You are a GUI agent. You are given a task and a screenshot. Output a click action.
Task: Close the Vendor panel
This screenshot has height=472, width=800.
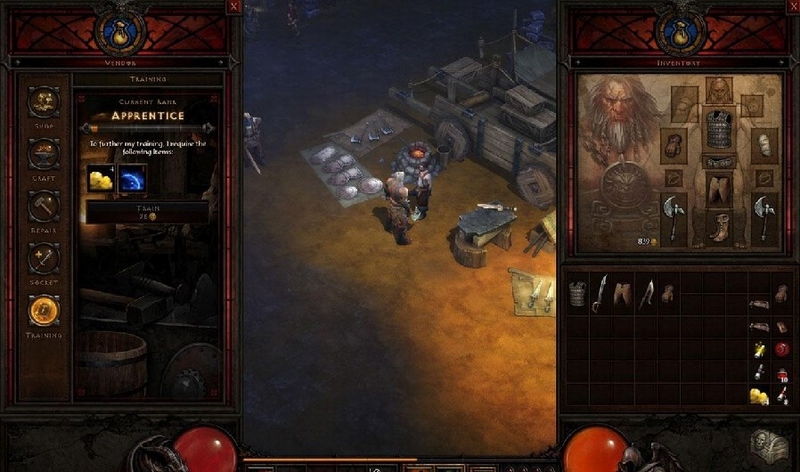[x=233, y=6]
